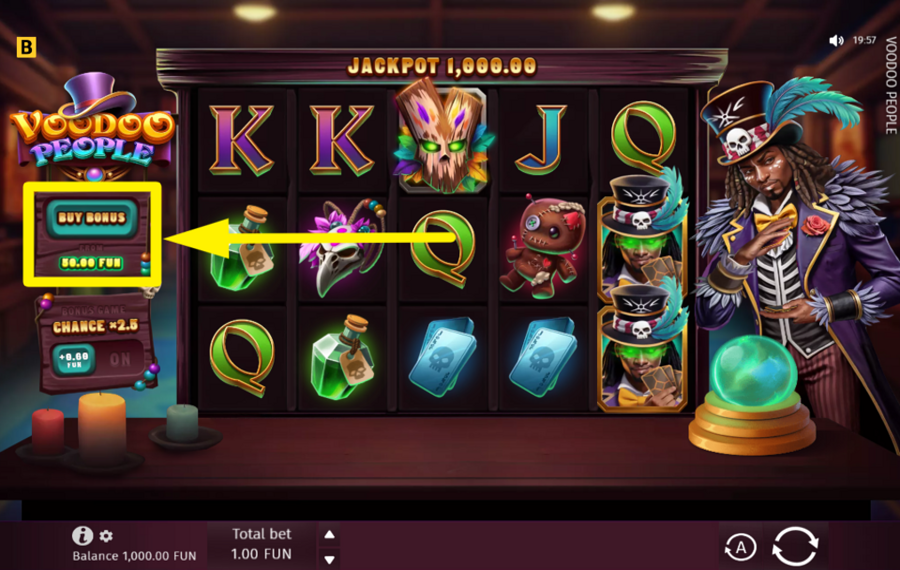This screenshot has height=570, width=900.
Task: Click the yellow B provider logo
Action: (27, 46)
